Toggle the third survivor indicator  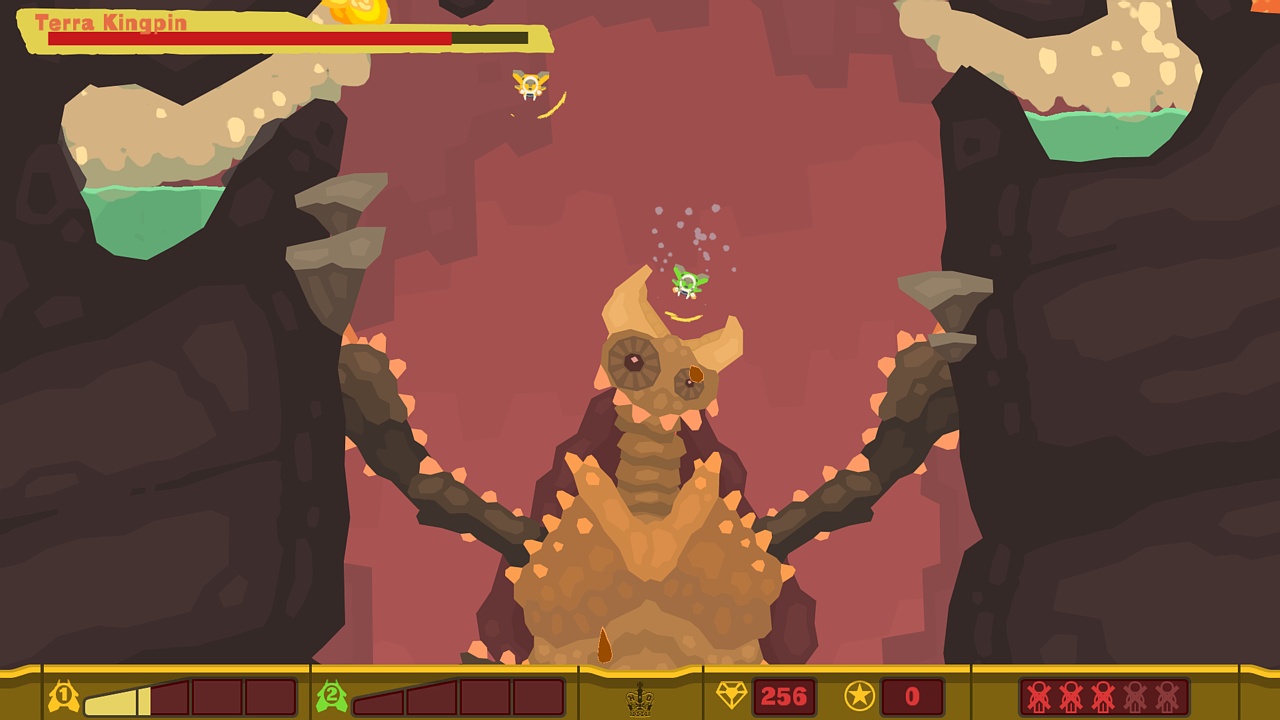1102,697
